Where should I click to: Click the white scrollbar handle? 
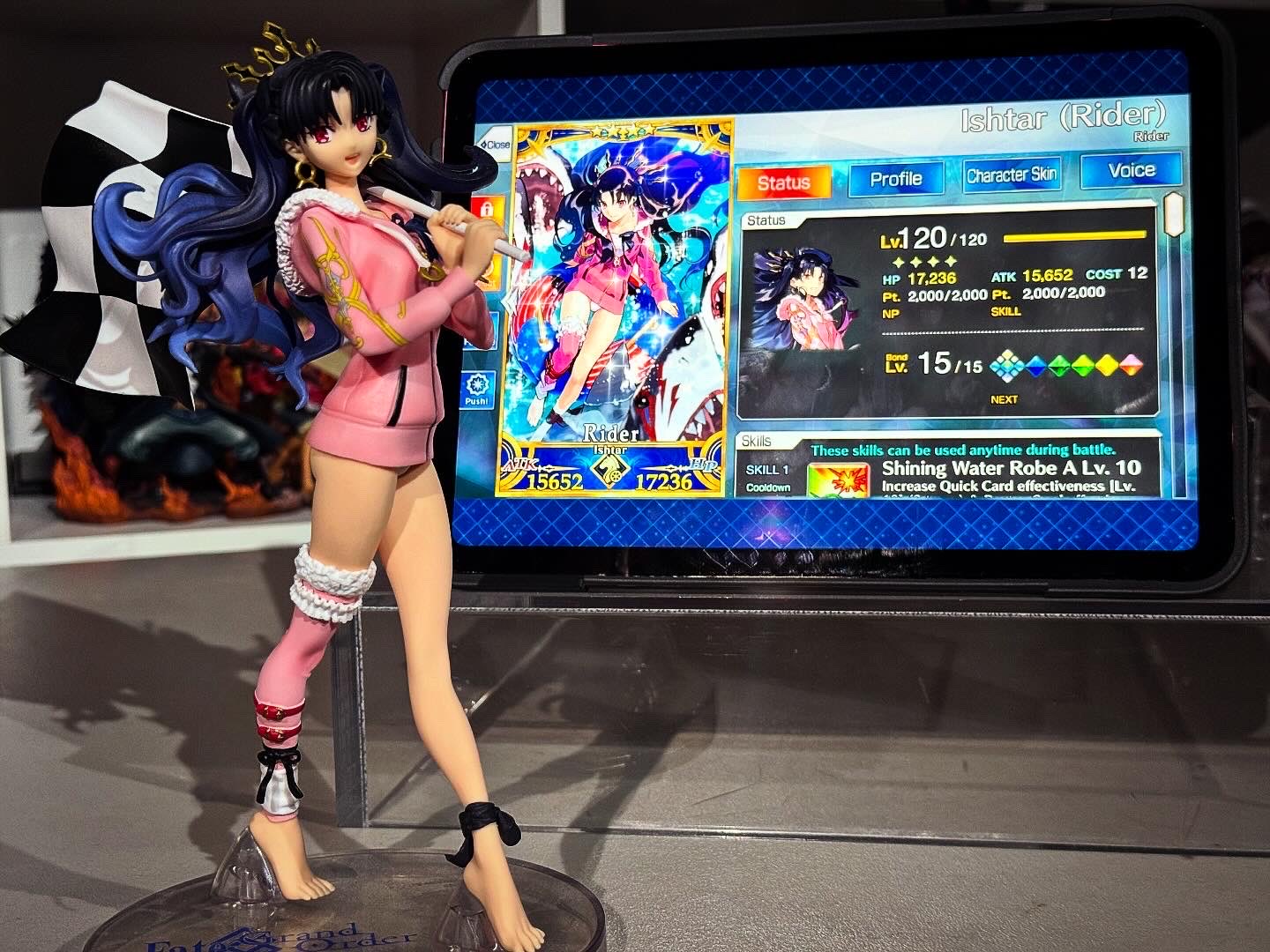[x=1173, y=213]
